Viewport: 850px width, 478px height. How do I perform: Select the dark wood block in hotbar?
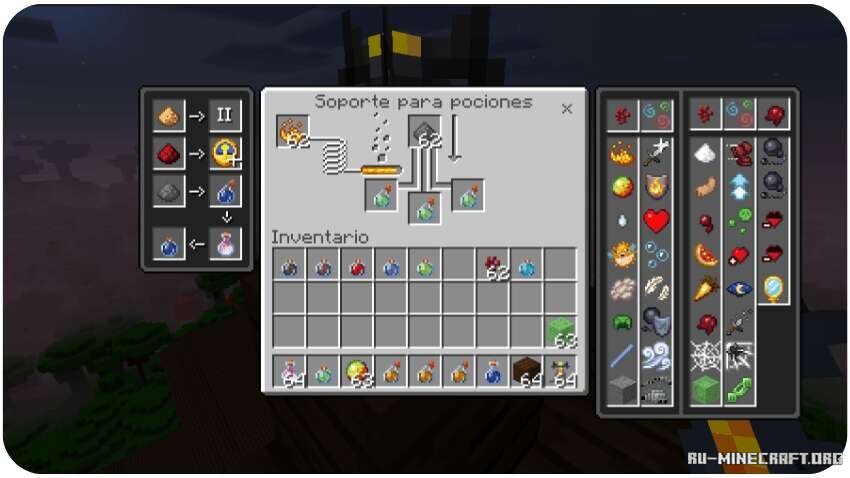pos(526,372)
